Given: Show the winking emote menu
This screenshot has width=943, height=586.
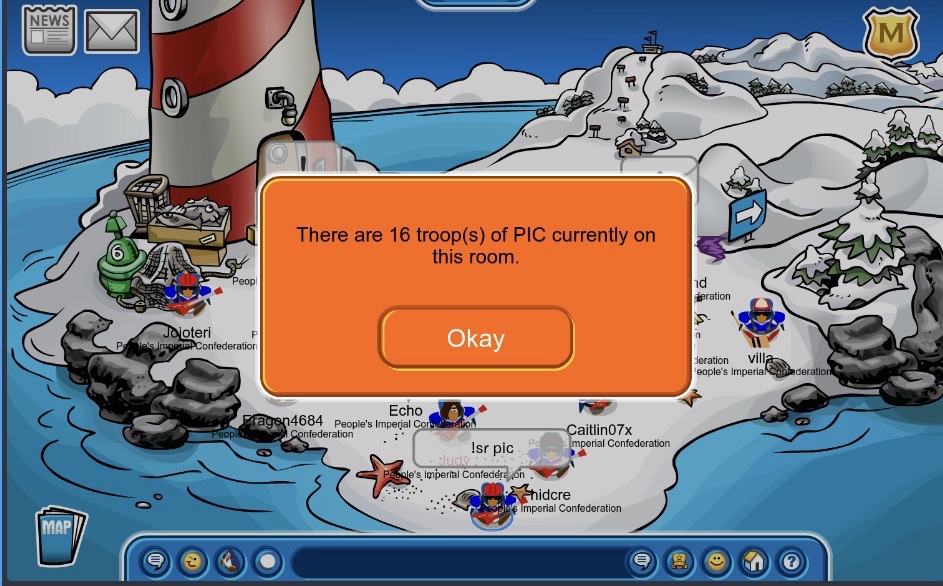Looking at the screenshot, I should click(x=193, y=561).
